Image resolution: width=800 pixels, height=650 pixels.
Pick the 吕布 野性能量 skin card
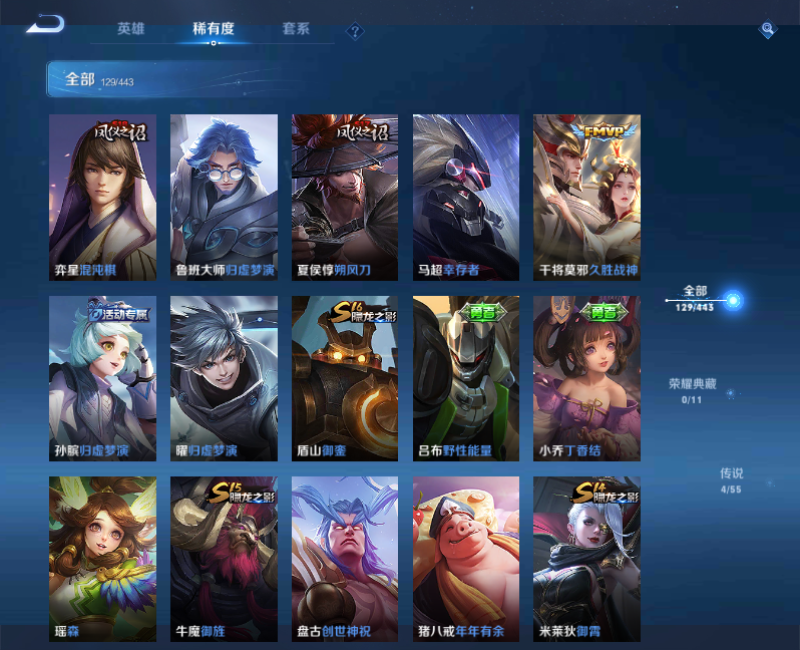tap(466, 378)
